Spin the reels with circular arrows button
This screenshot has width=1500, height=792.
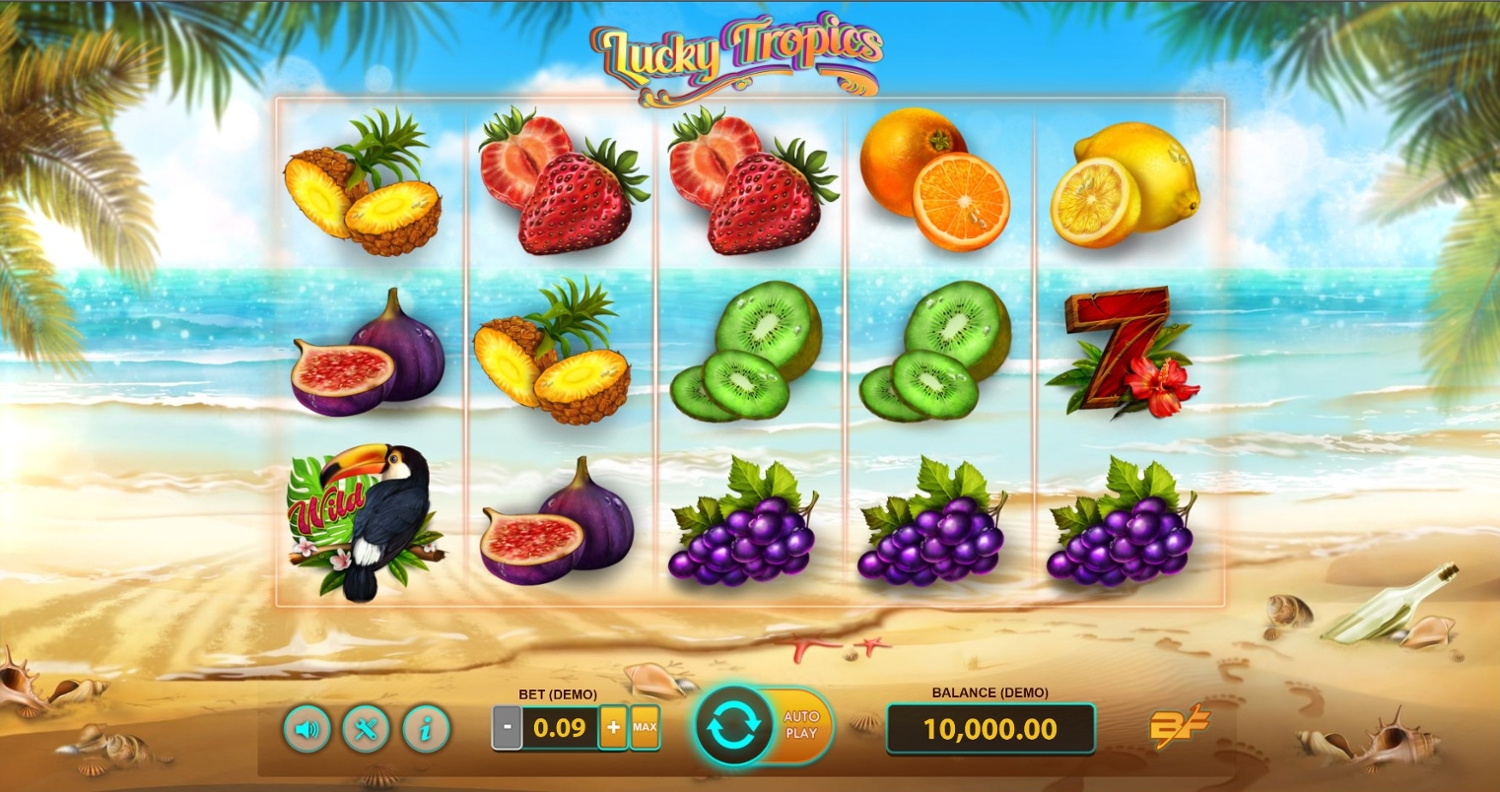pos(734,727)
